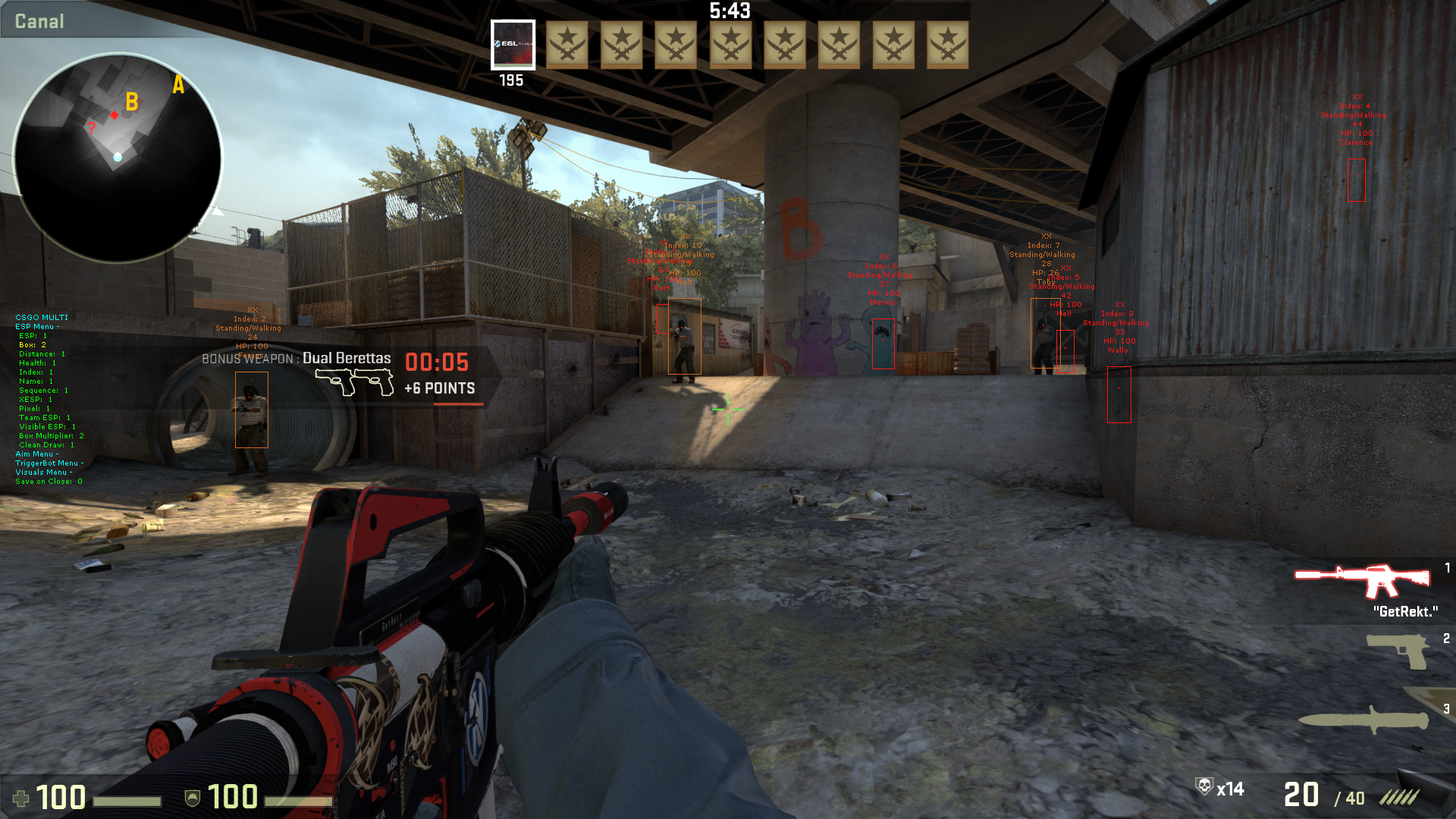The image size is (1456, 819).
Task: Toggle the Sequence option
Action: 43,391
